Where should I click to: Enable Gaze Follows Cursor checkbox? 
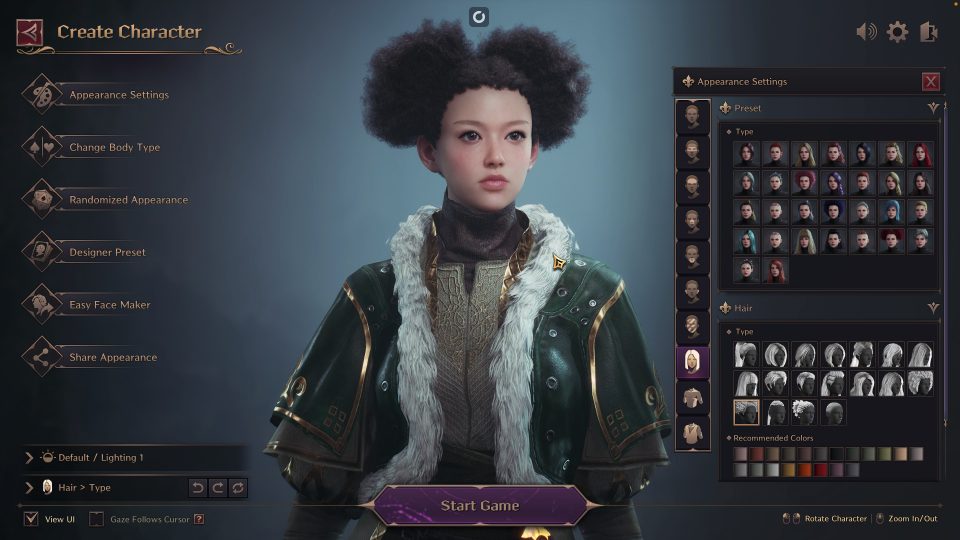point(97,519)
